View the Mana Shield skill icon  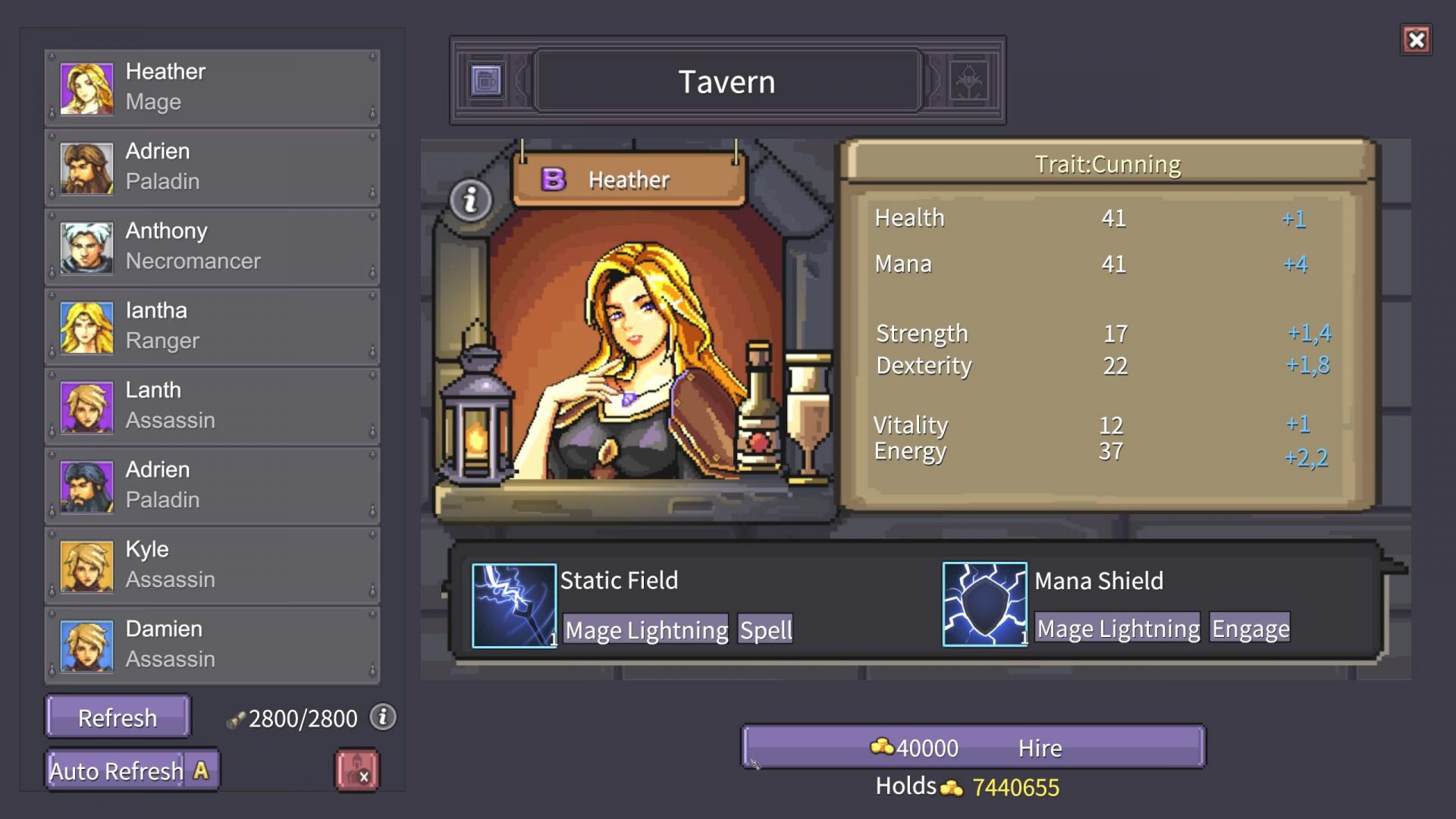tap(984, 604)
